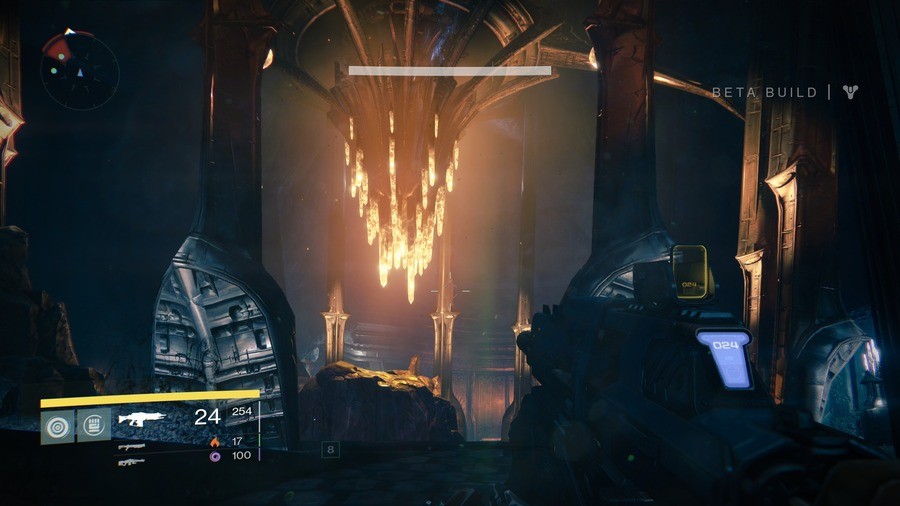The width and height of the screenshot is (900, 506).
Task: Click the circular radar in the corner
Action: 79,70
